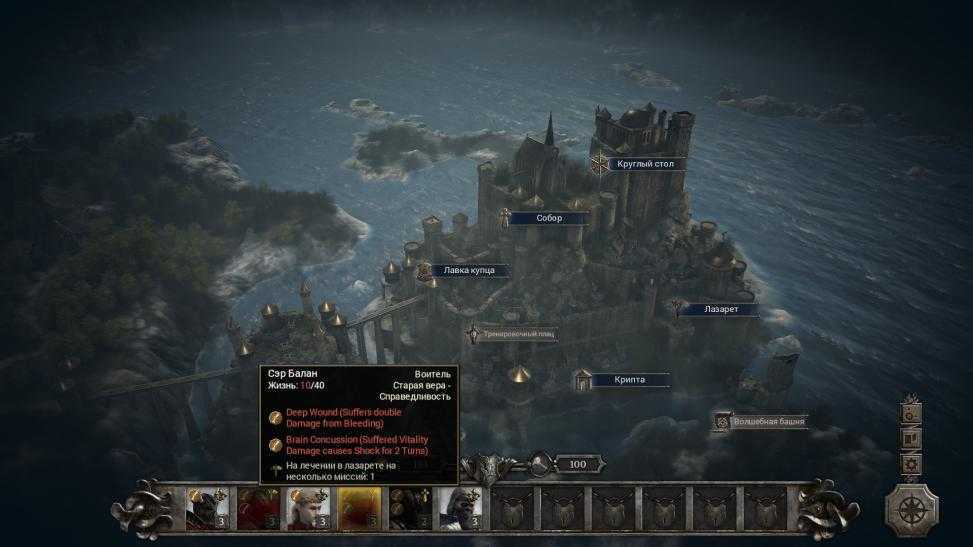Screen dimensions: 973x547
Task: Click the small eight-pointed star icon above the compass
Action: point(911,464)
